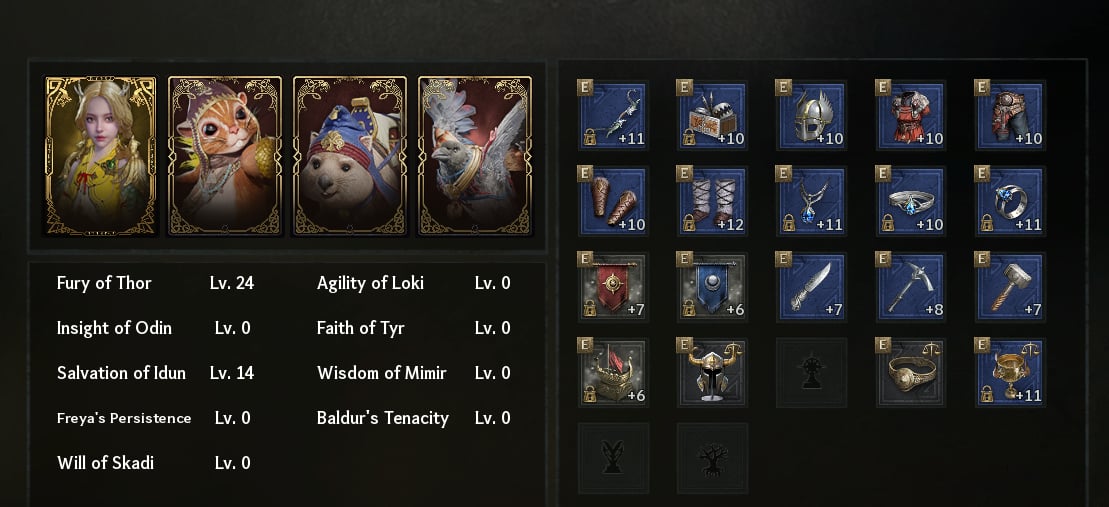
Task: Select the bow weapon slot
Action: point(613,115)
